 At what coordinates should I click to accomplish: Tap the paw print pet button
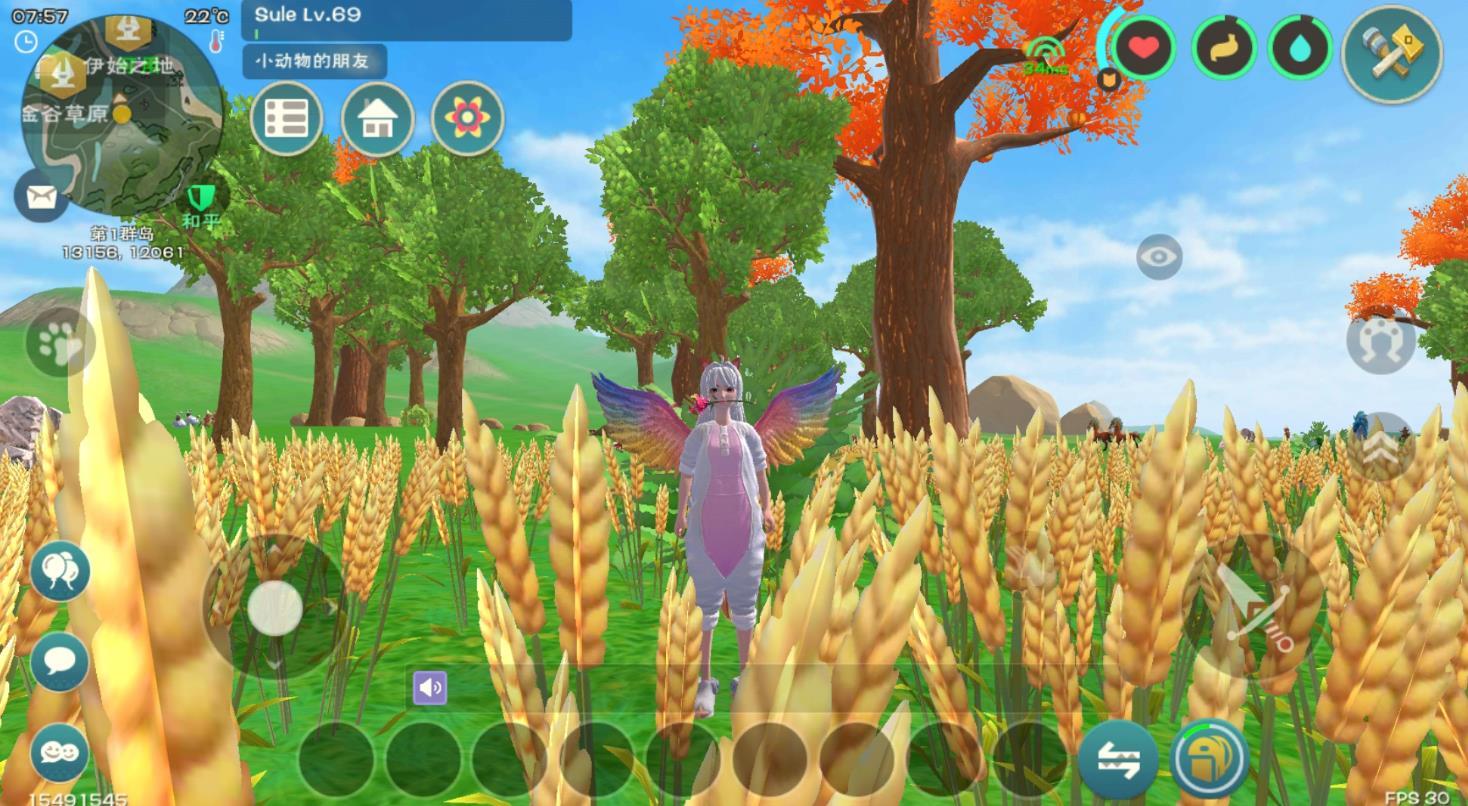click(60, 342)
